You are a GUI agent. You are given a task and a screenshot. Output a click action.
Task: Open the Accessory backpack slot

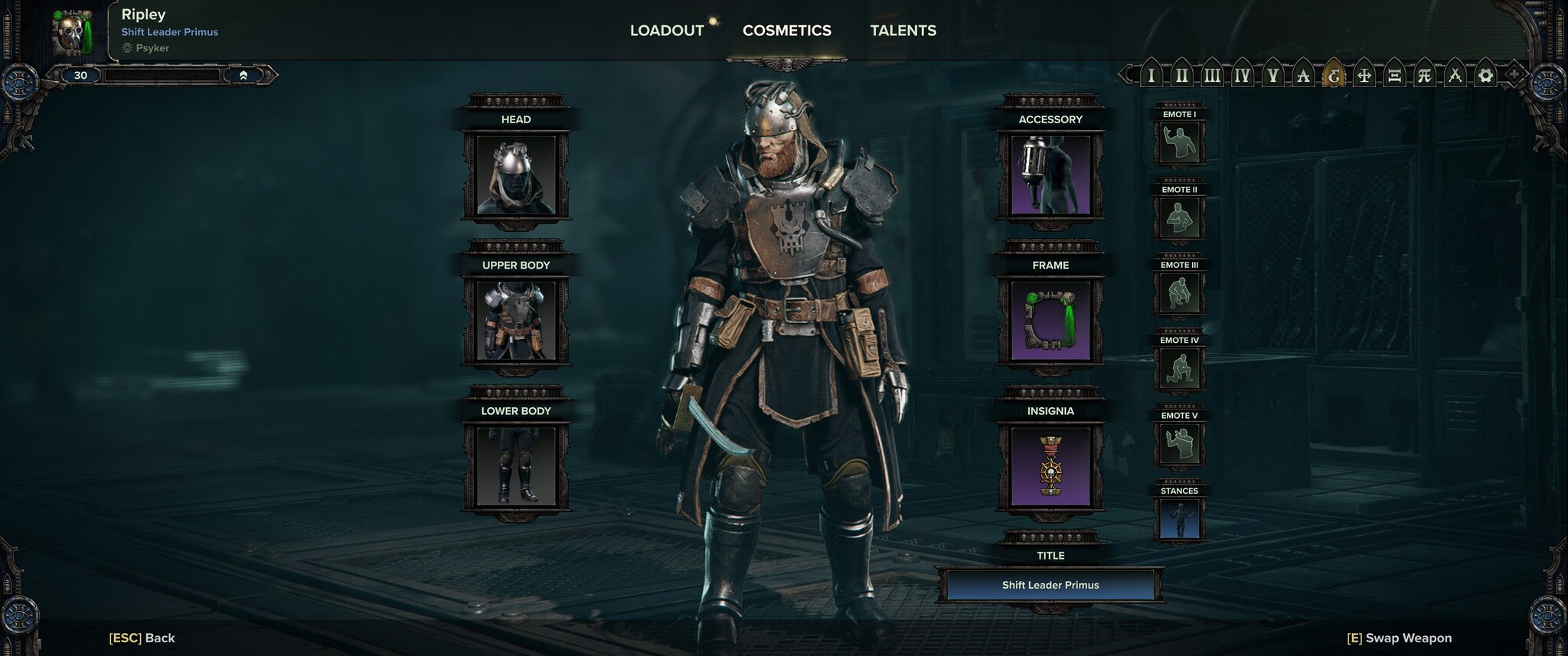pyautogui.click(x=1050, y=176)
